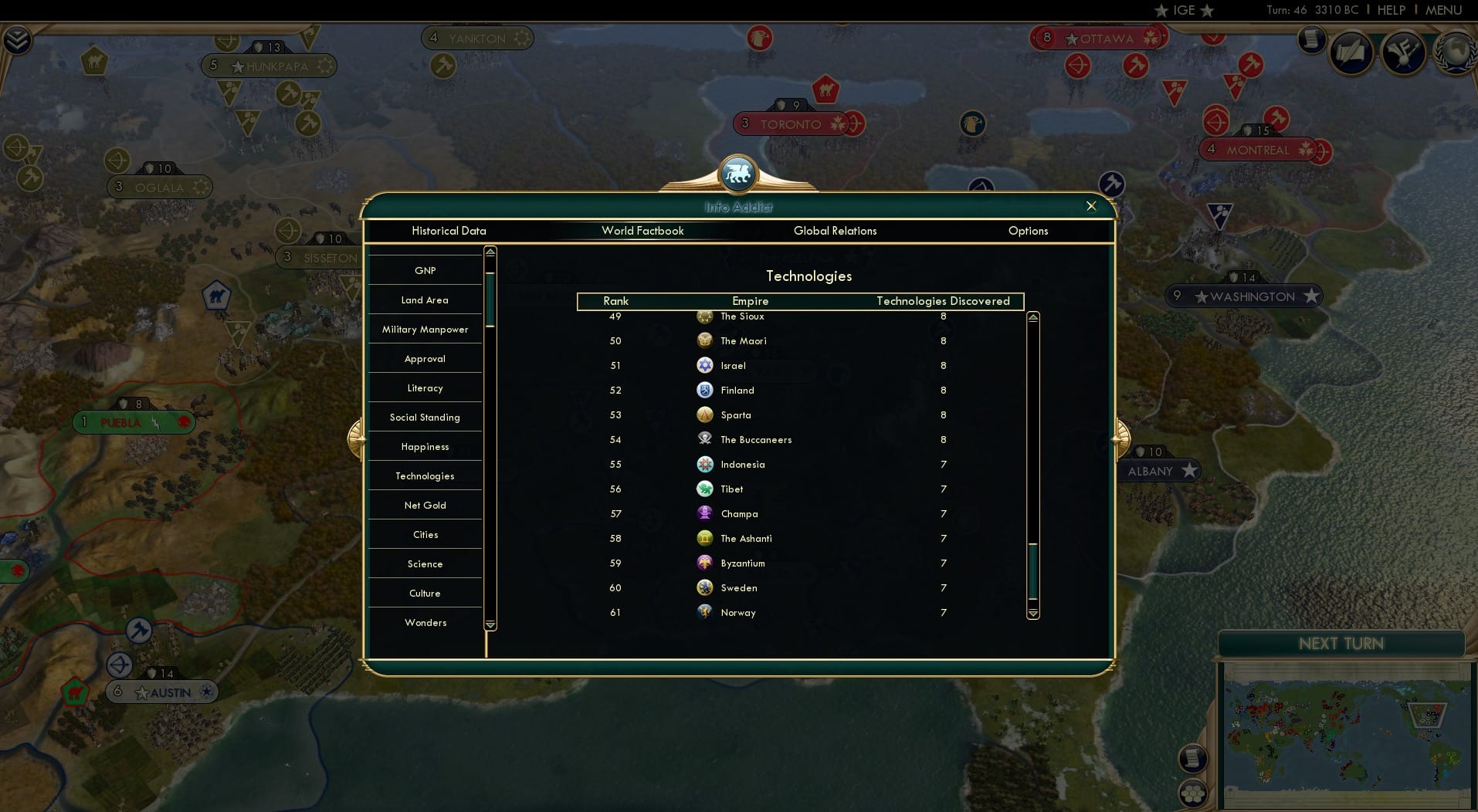Click Israel's Star of David empire icon
This screenshot has width=1478, height=812.
[x=703, y=365]
